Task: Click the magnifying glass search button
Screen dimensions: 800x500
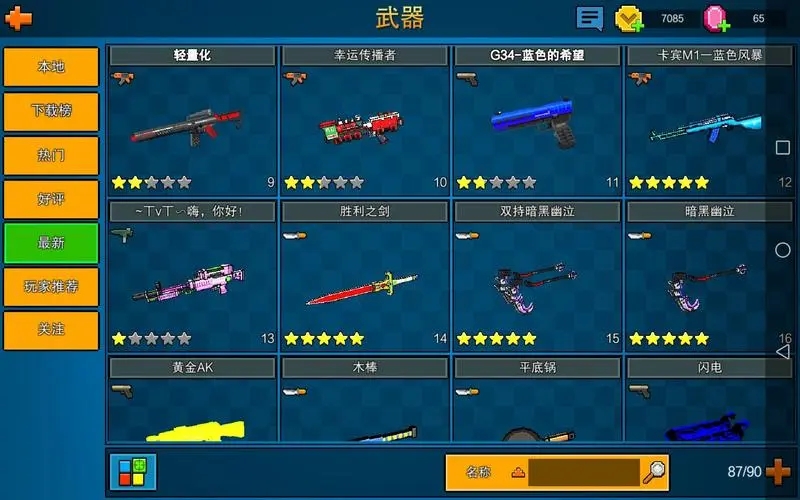Action: (x=655, y=471)
